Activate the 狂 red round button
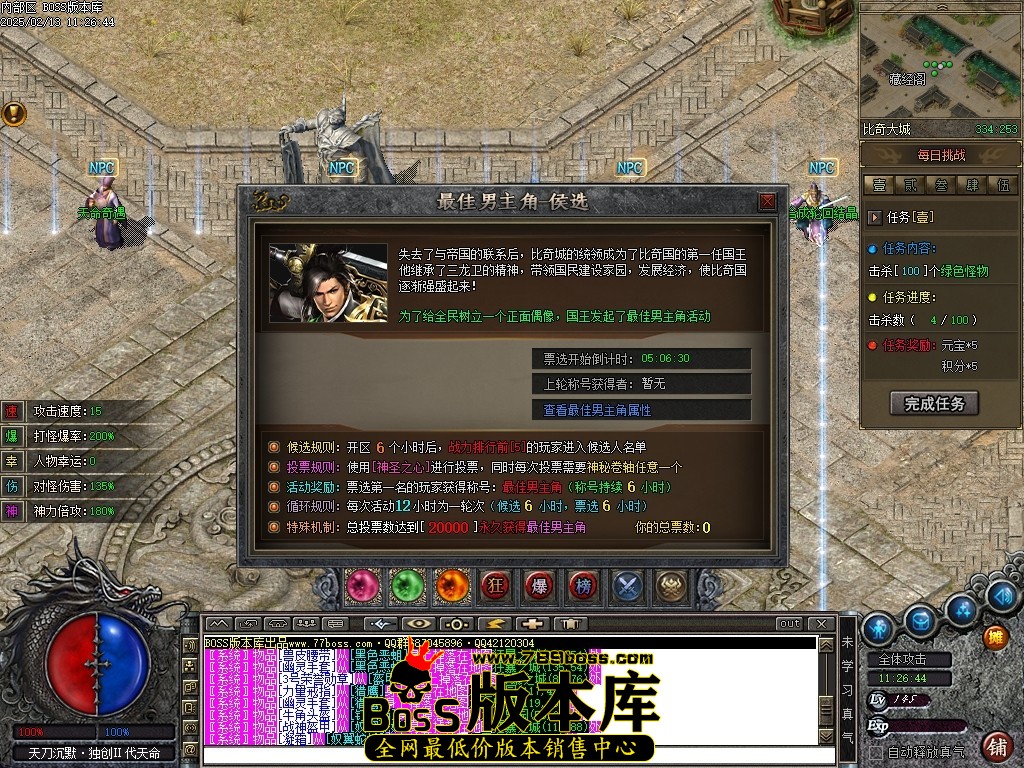 tap(495, 586)
